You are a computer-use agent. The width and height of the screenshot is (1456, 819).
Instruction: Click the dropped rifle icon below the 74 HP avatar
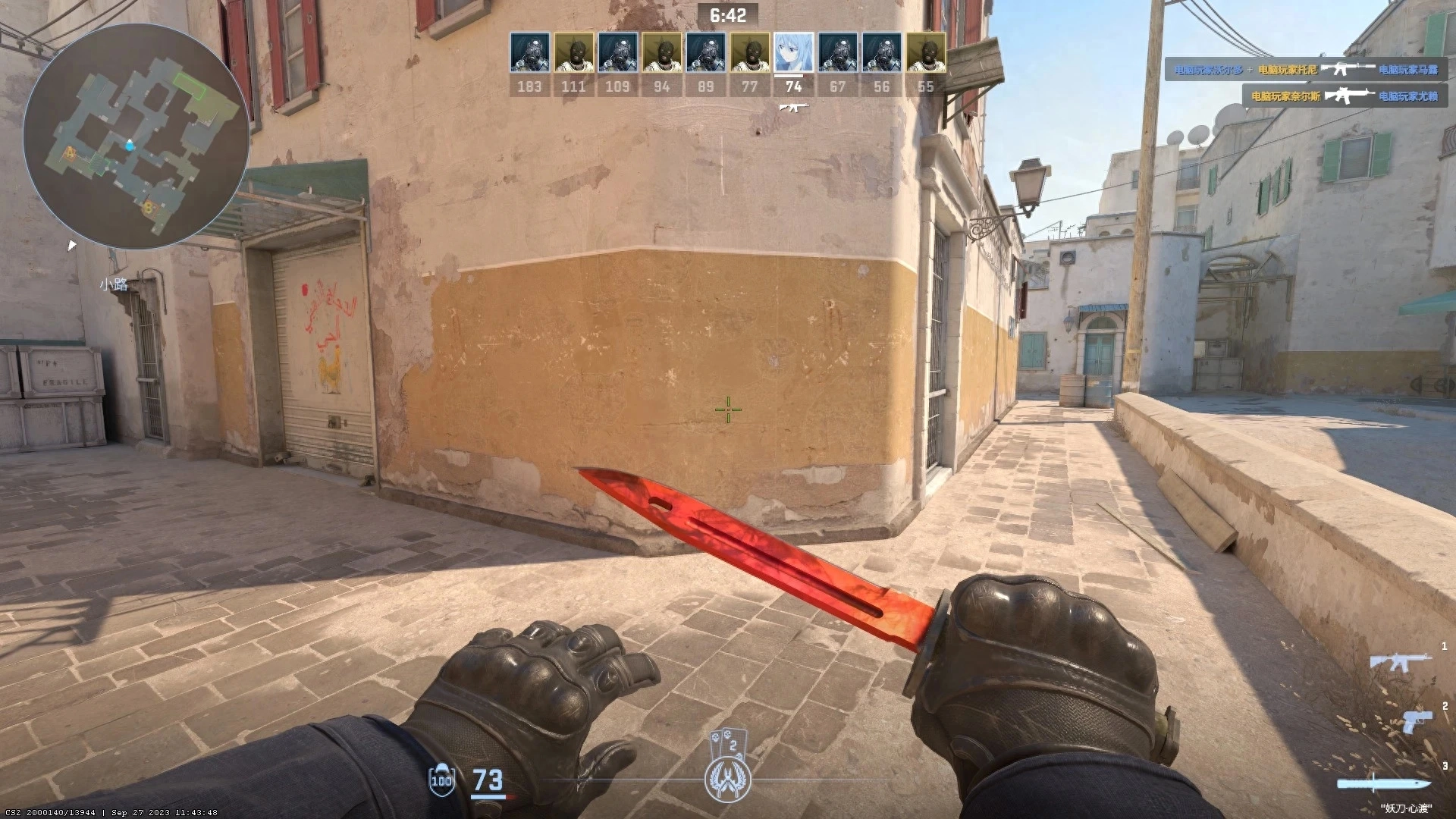pyautogui.click(x=792, y=108)
